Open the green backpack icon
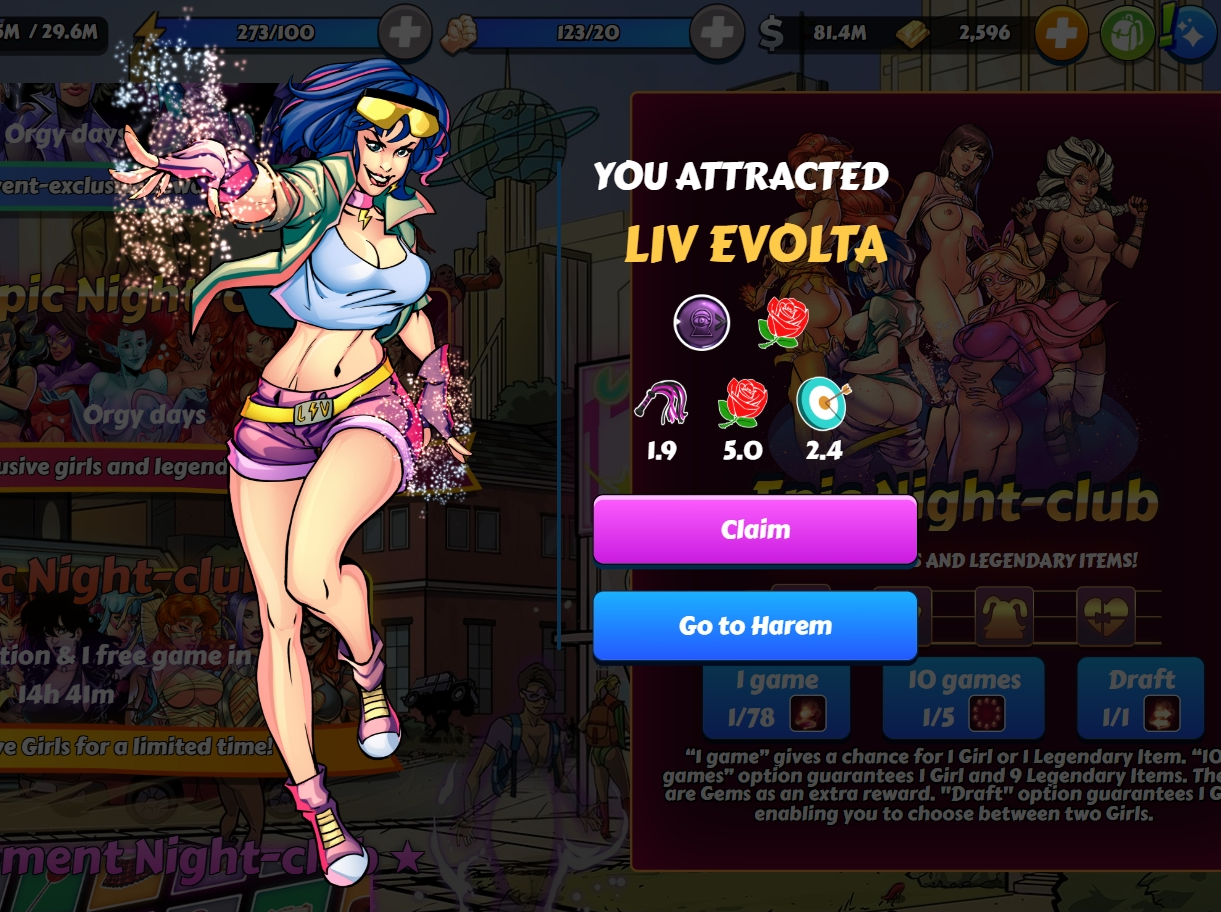This screenshot has height=912, width=1221. [x=1127, y=34]
